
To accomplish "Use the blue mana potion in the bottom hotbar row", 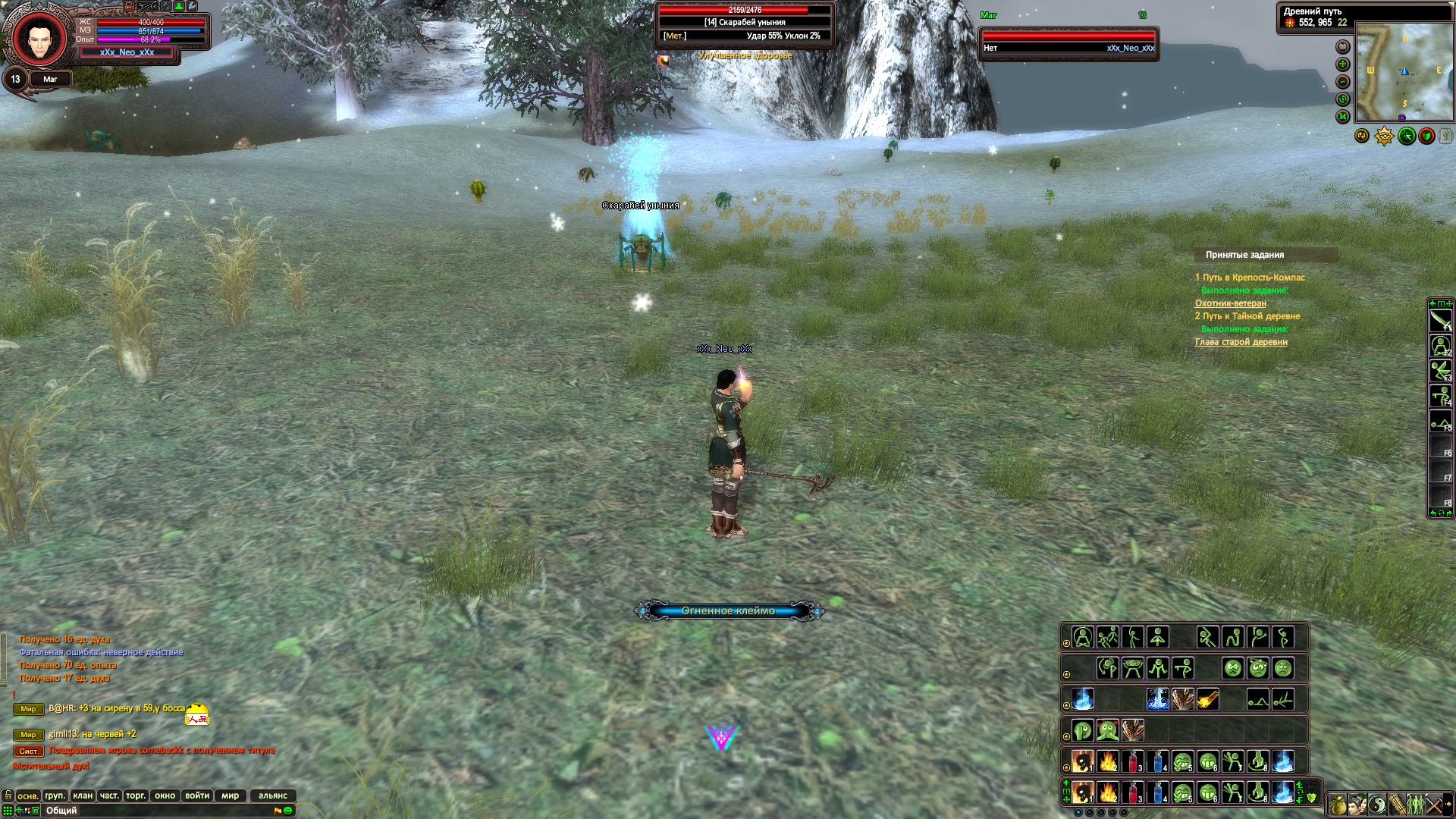I will click(x=1157, y=793).
